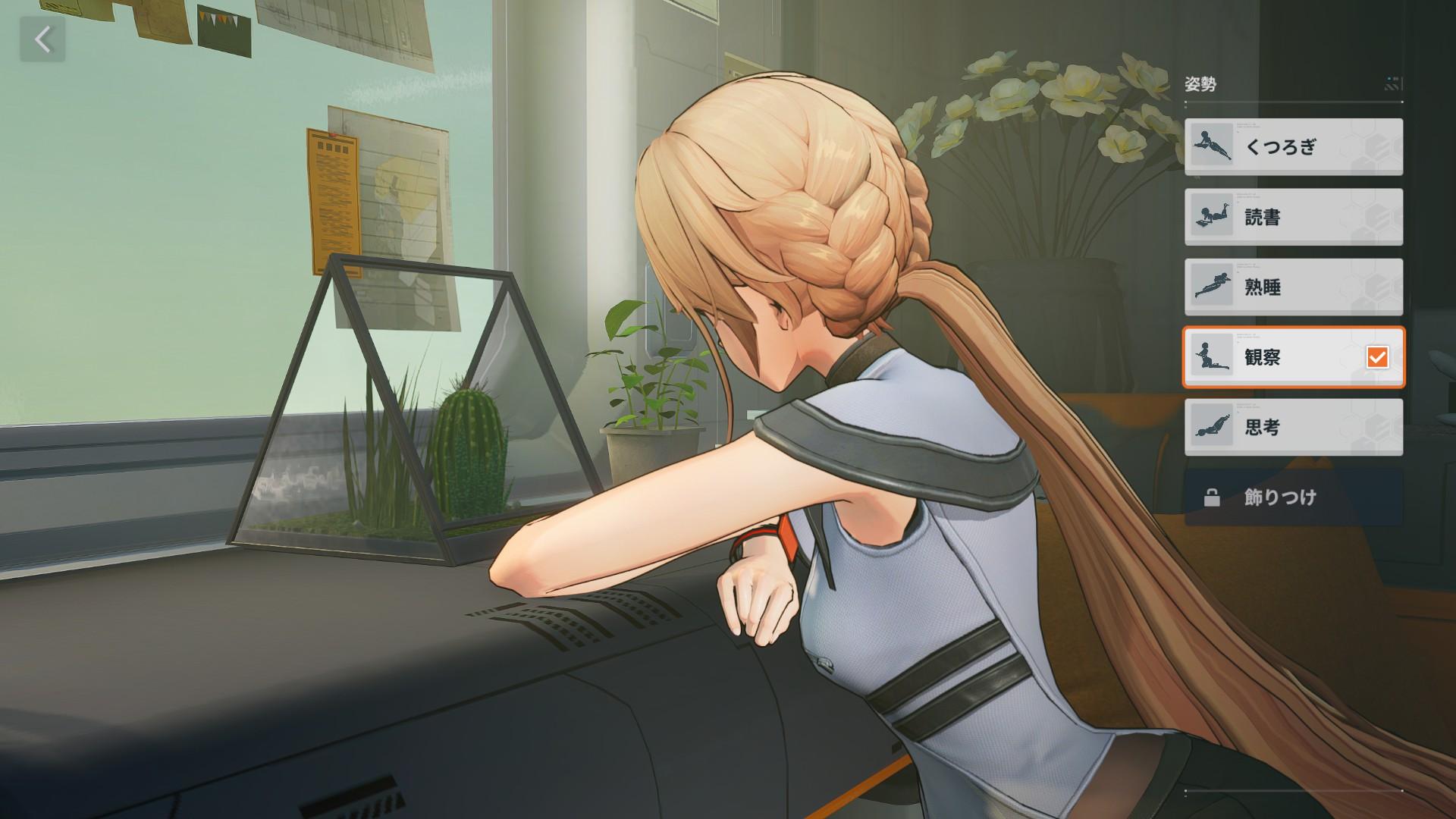Select the highlighted 観察 pose button
The height and width of the screenshot is (819, 1456).
pyautogui.click(x=1291, y=358)
